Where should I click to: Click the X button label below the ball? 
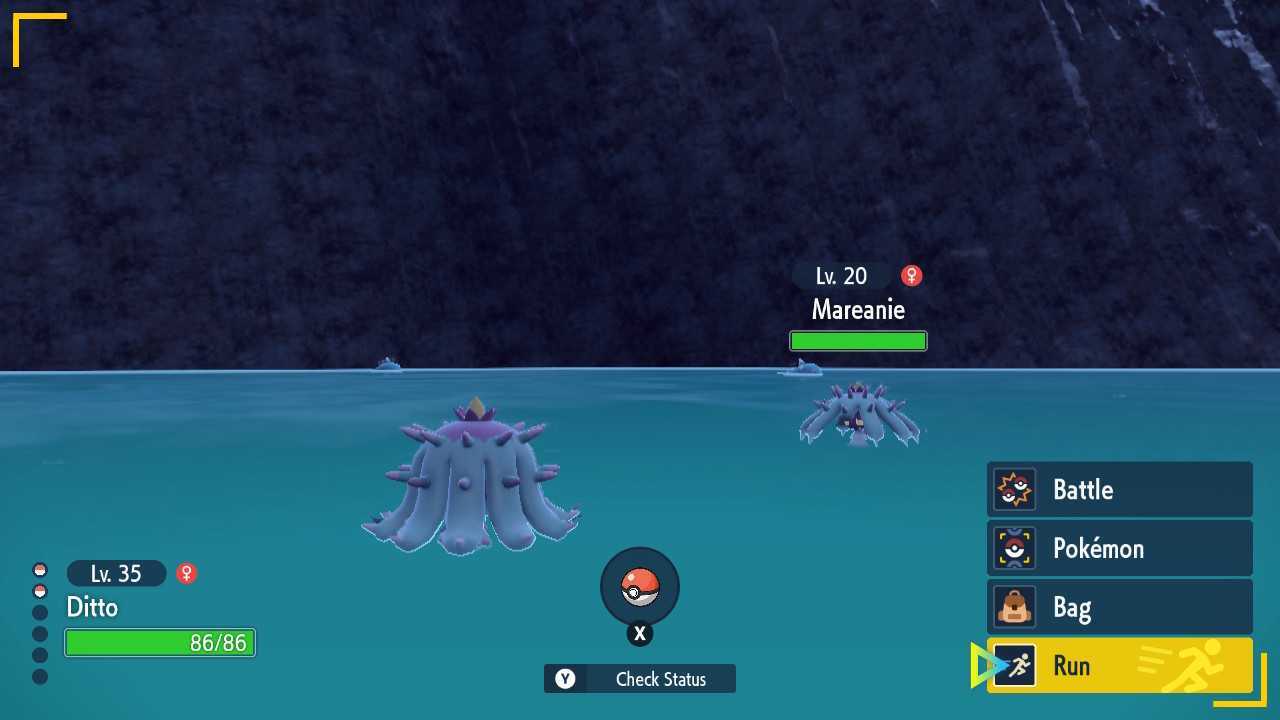tap(639, 633)
